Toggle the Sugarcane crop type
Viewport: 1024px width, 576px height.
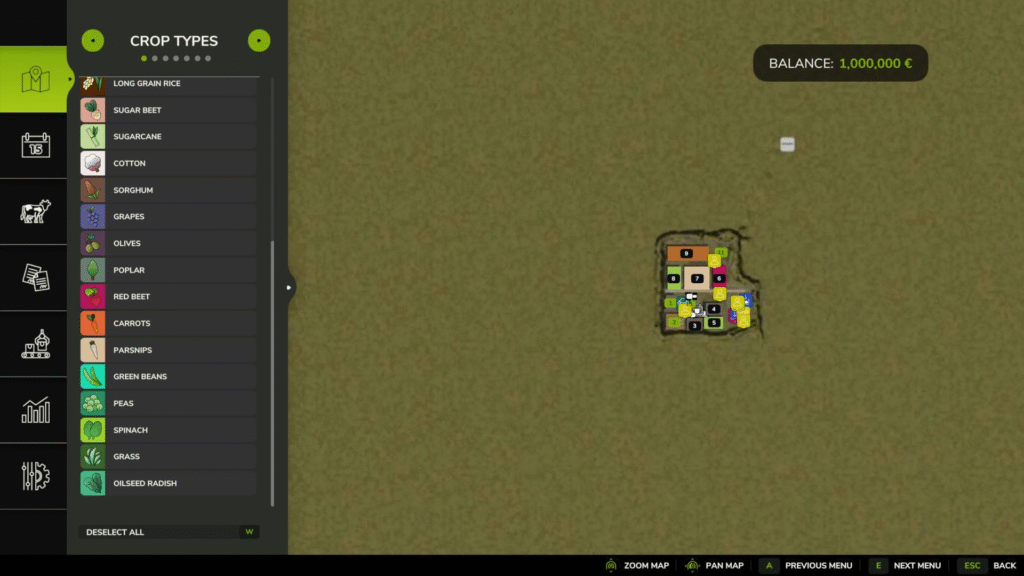tap(168, 137)
